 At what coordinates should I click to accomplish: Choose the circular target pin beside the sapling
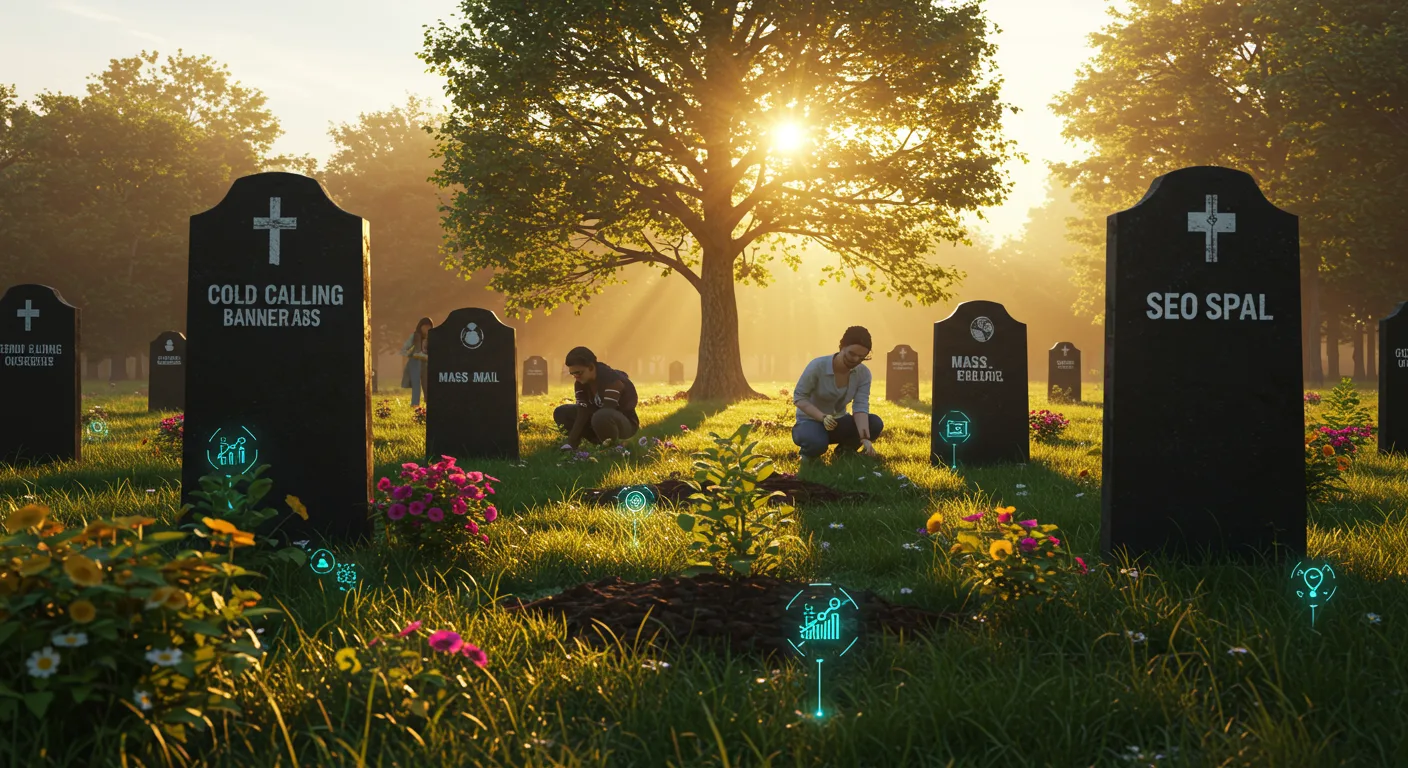(x=635, y=500)
